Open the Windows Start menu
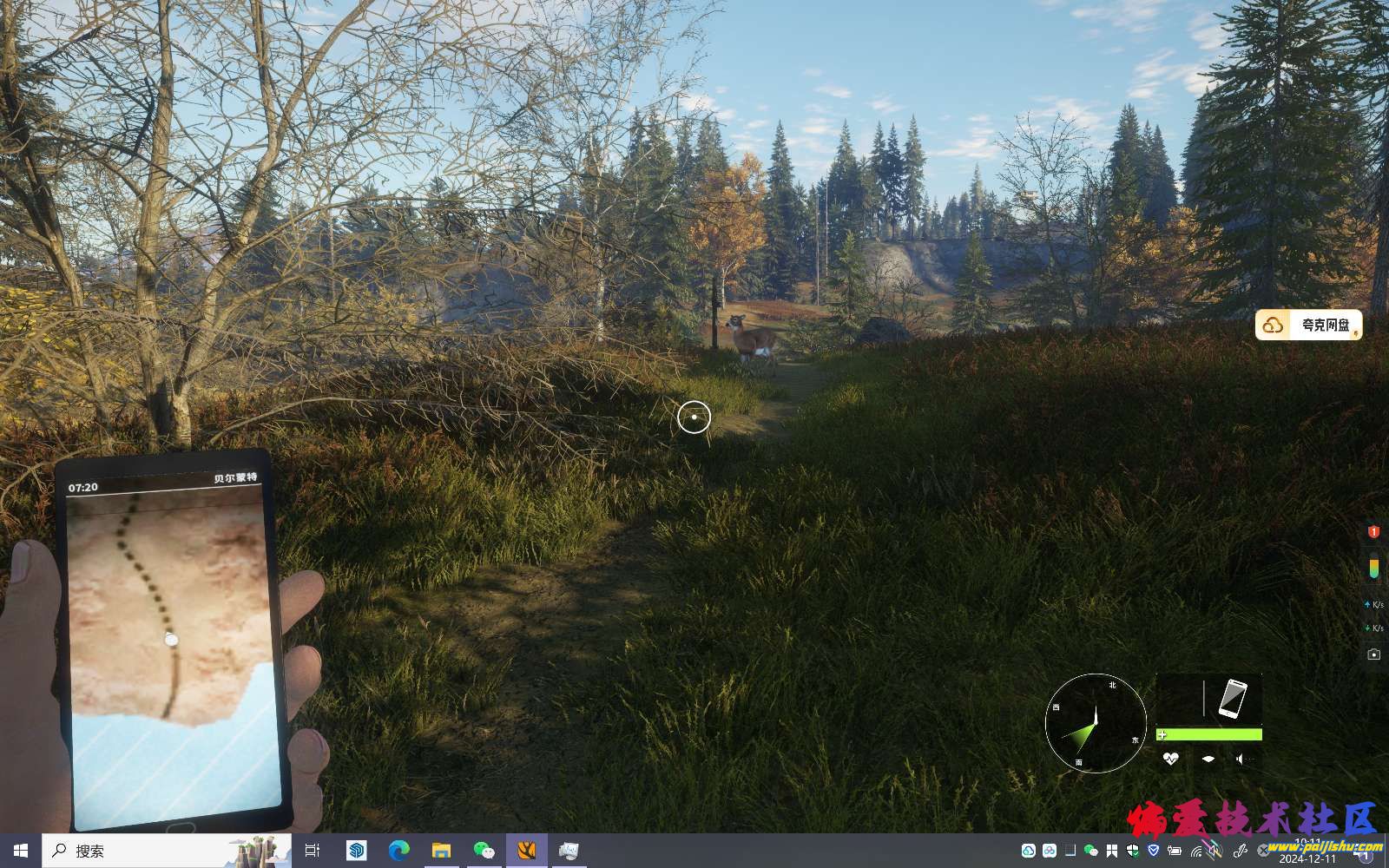The image size is (1389, 868). (x=21, y=851)
